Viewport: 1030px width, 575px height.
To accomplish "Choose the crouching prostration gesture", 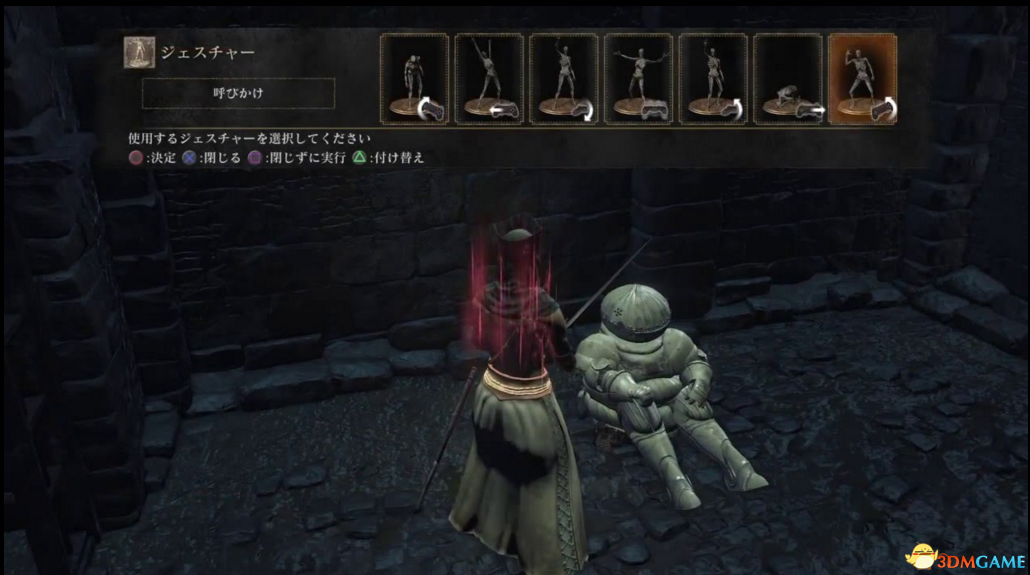I will (x=787, y=79).
